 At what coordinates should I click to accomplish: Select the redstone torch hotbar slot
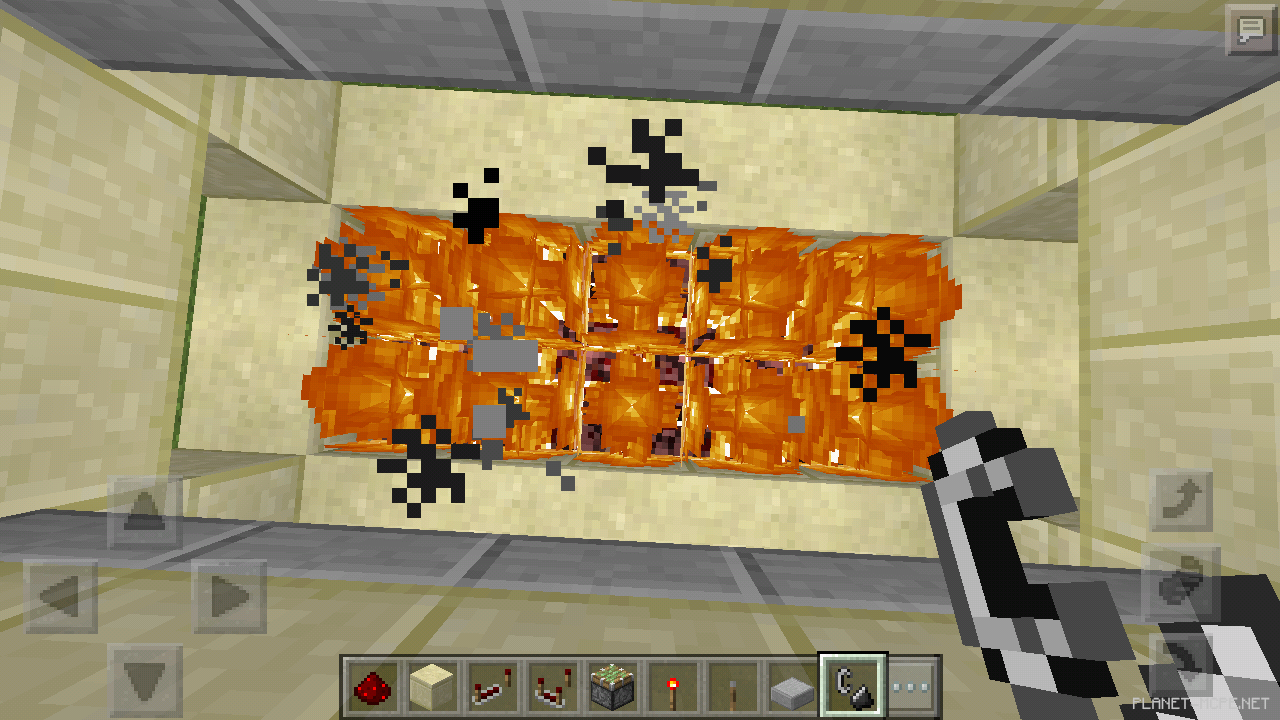coord(672,685)
